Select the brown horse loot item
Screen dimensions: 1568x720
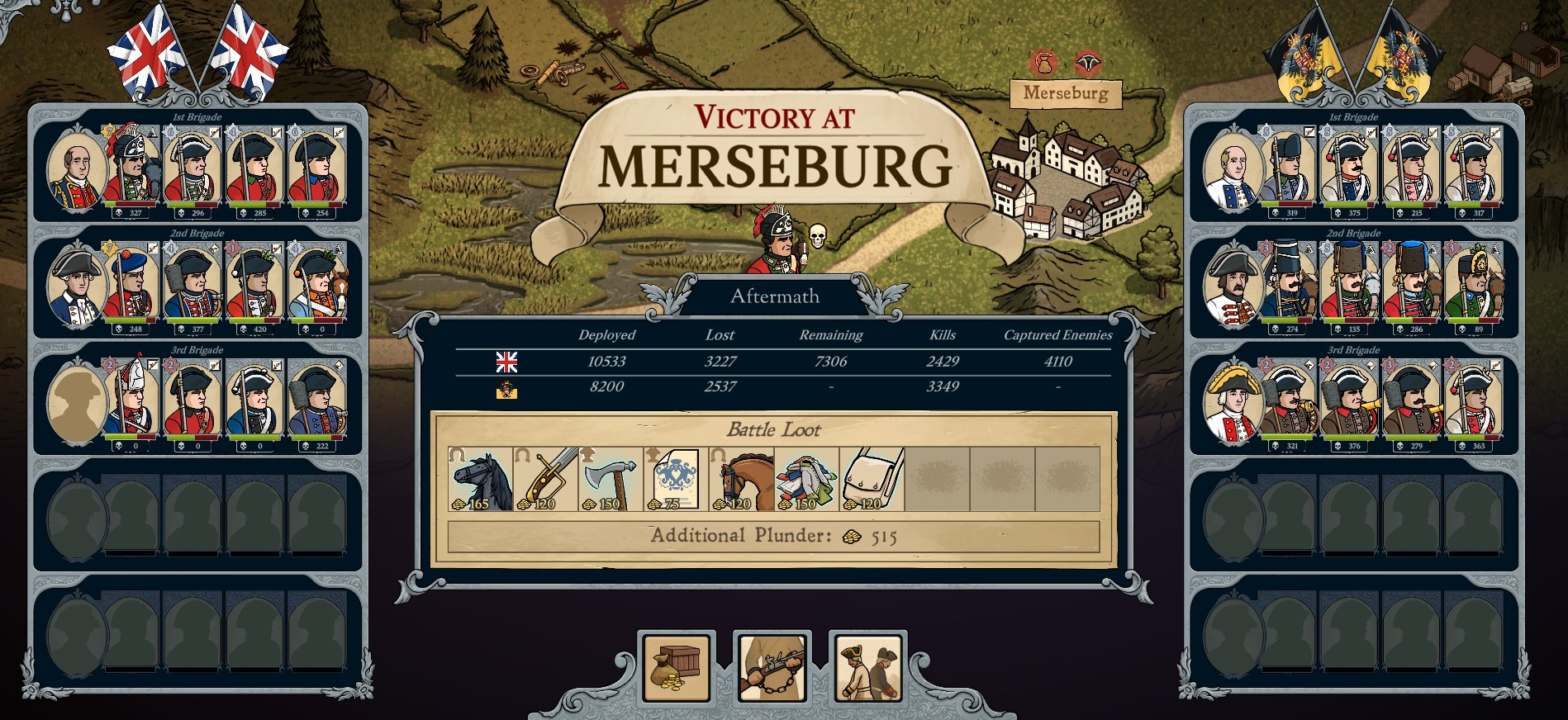coord(742,480)
